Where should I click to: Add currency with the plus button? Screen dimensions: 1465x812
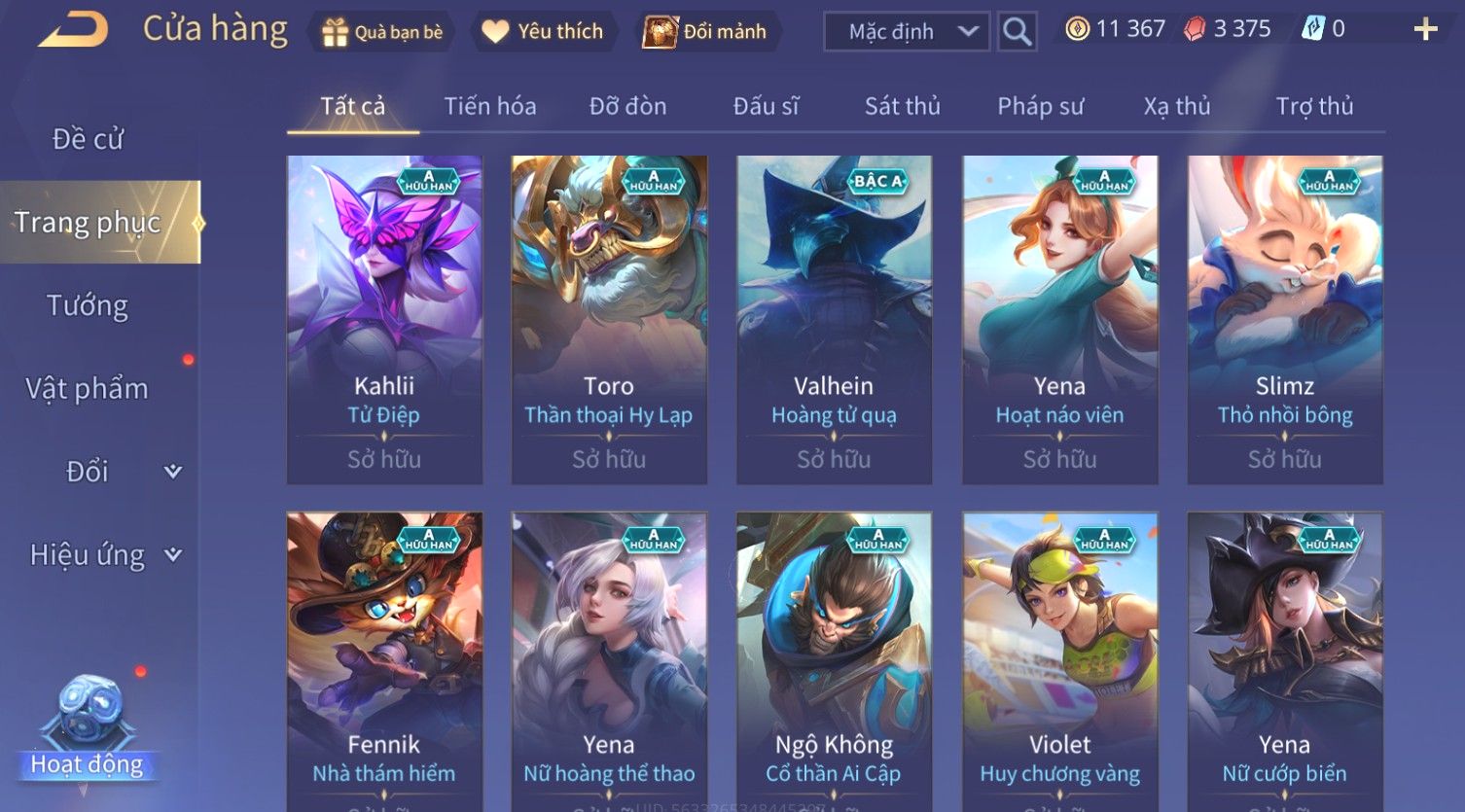click(1425, 30)
